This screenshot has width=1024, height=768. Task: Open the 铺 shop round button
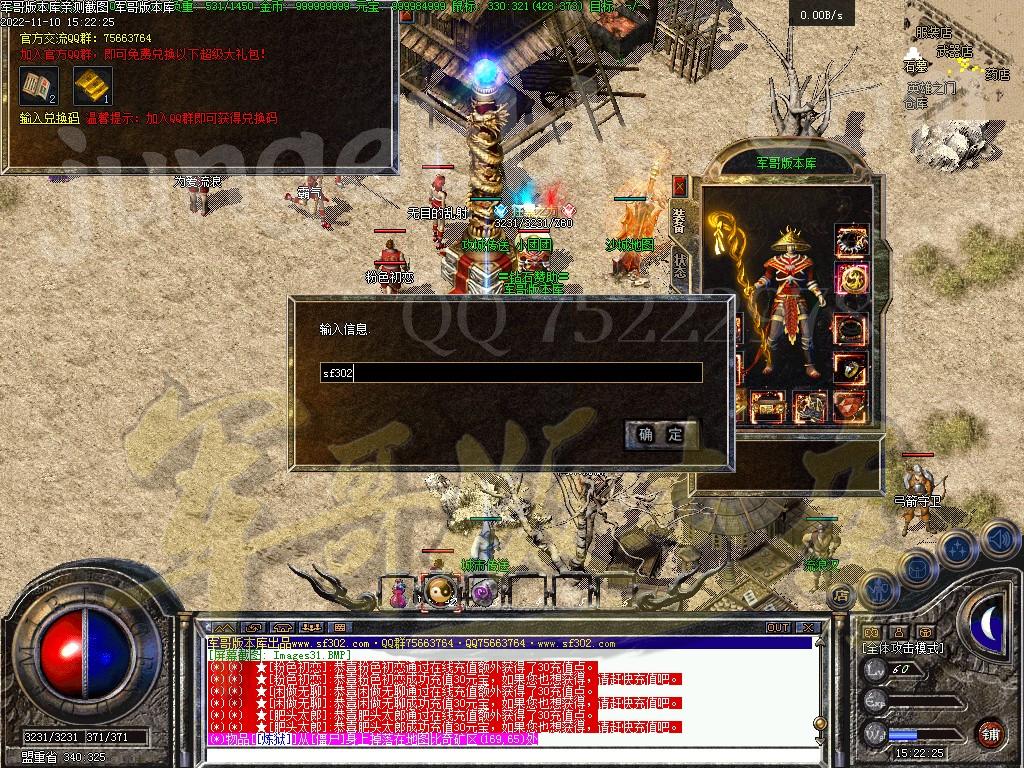pos(990,732)
